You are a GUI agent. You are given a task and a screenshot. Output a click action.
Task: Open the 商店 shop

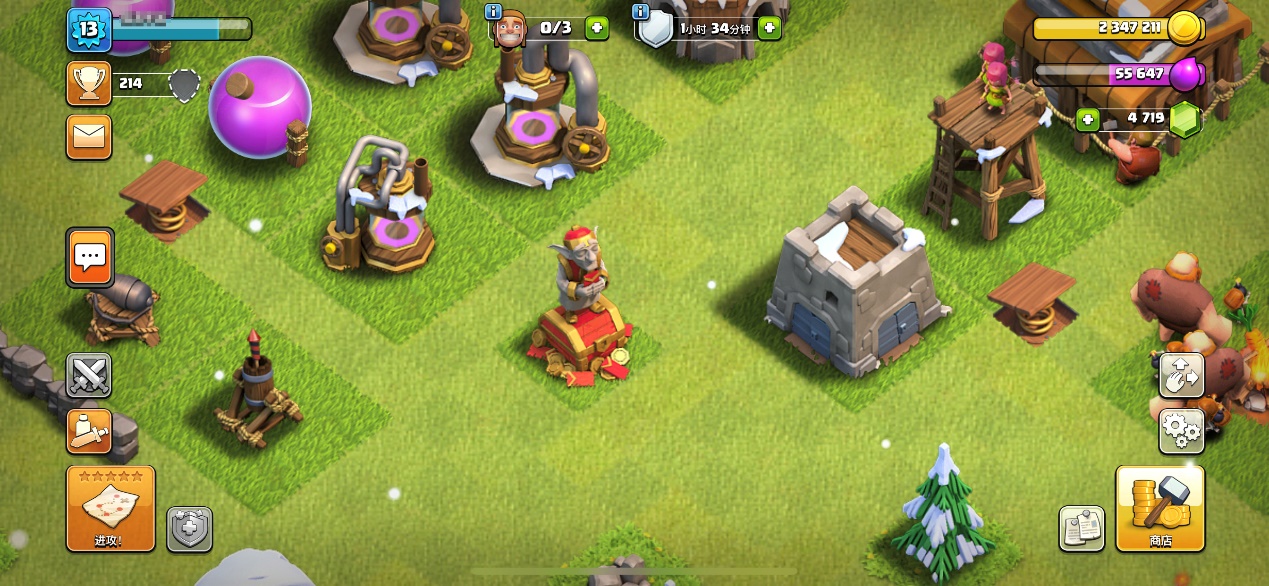tap(1160, 508)
